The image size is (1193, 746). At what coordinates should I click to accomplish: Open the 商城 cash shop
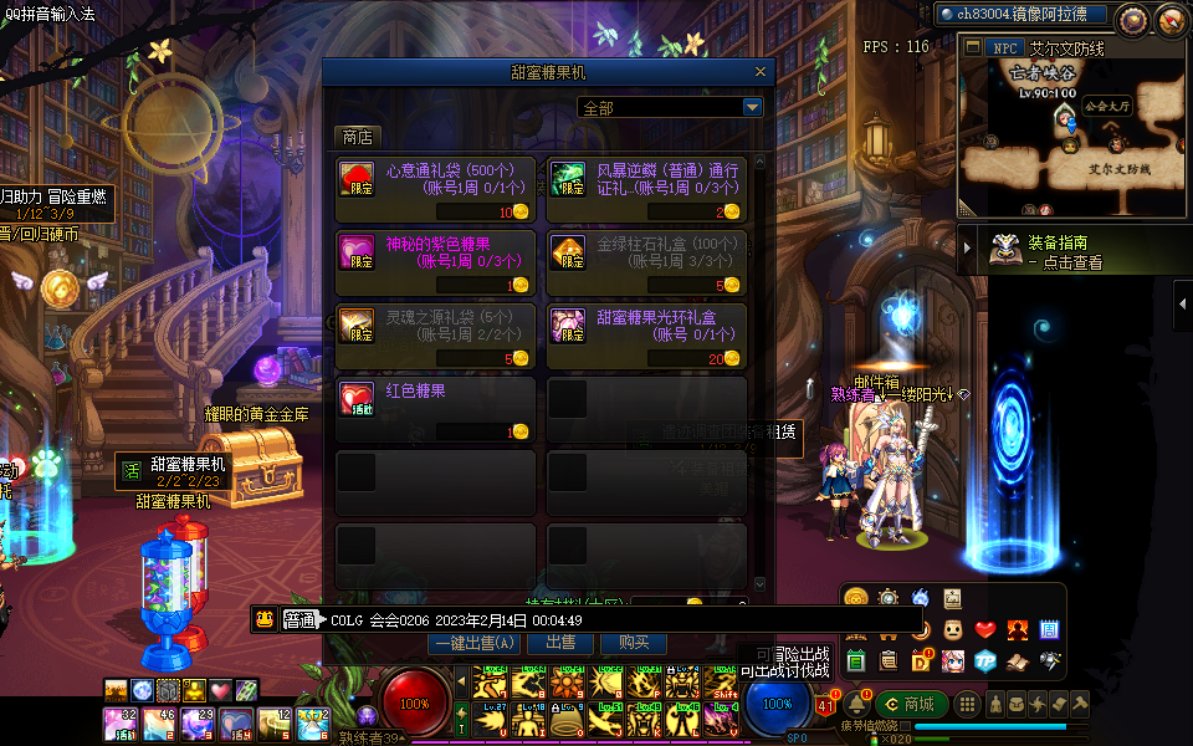pyautogui.click(x=911, y=704)
